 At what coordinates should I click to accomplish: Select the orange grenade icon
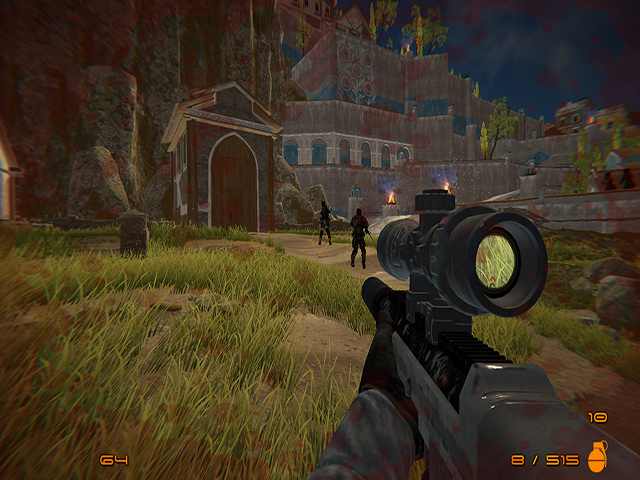597,457
